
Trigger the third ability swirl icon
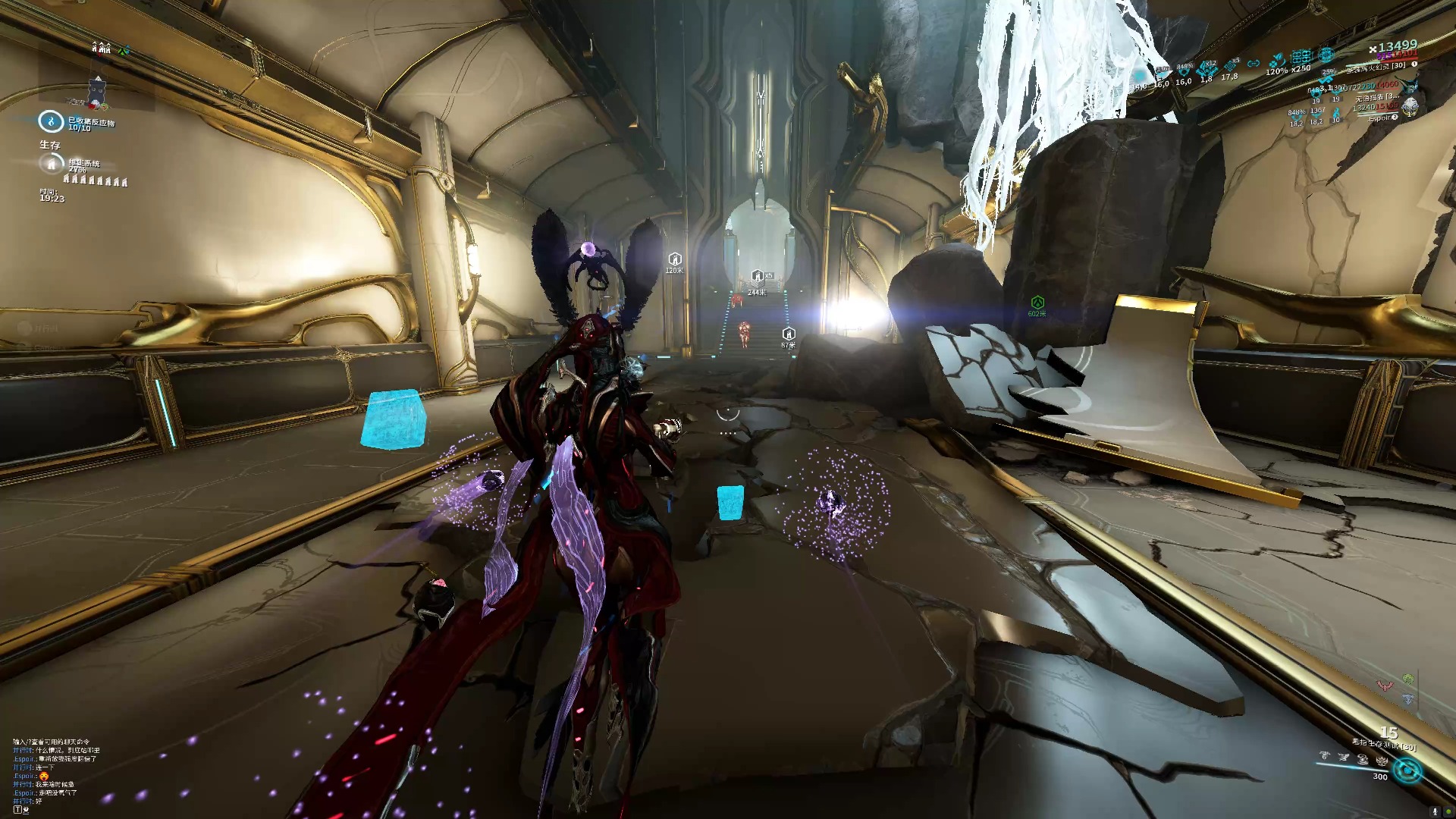(1363, 758)
